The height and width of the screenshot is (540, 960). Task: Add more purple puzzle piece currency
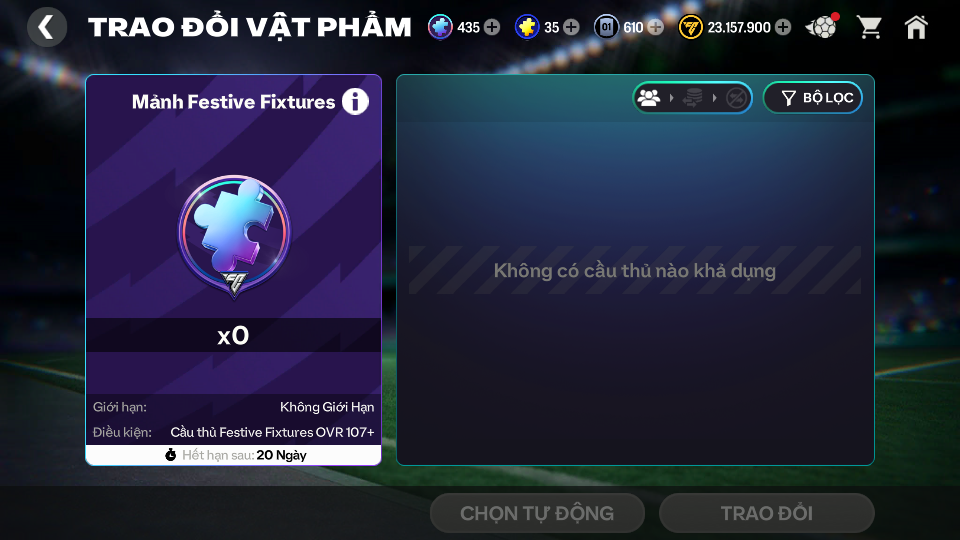click(x=492, y=27)
